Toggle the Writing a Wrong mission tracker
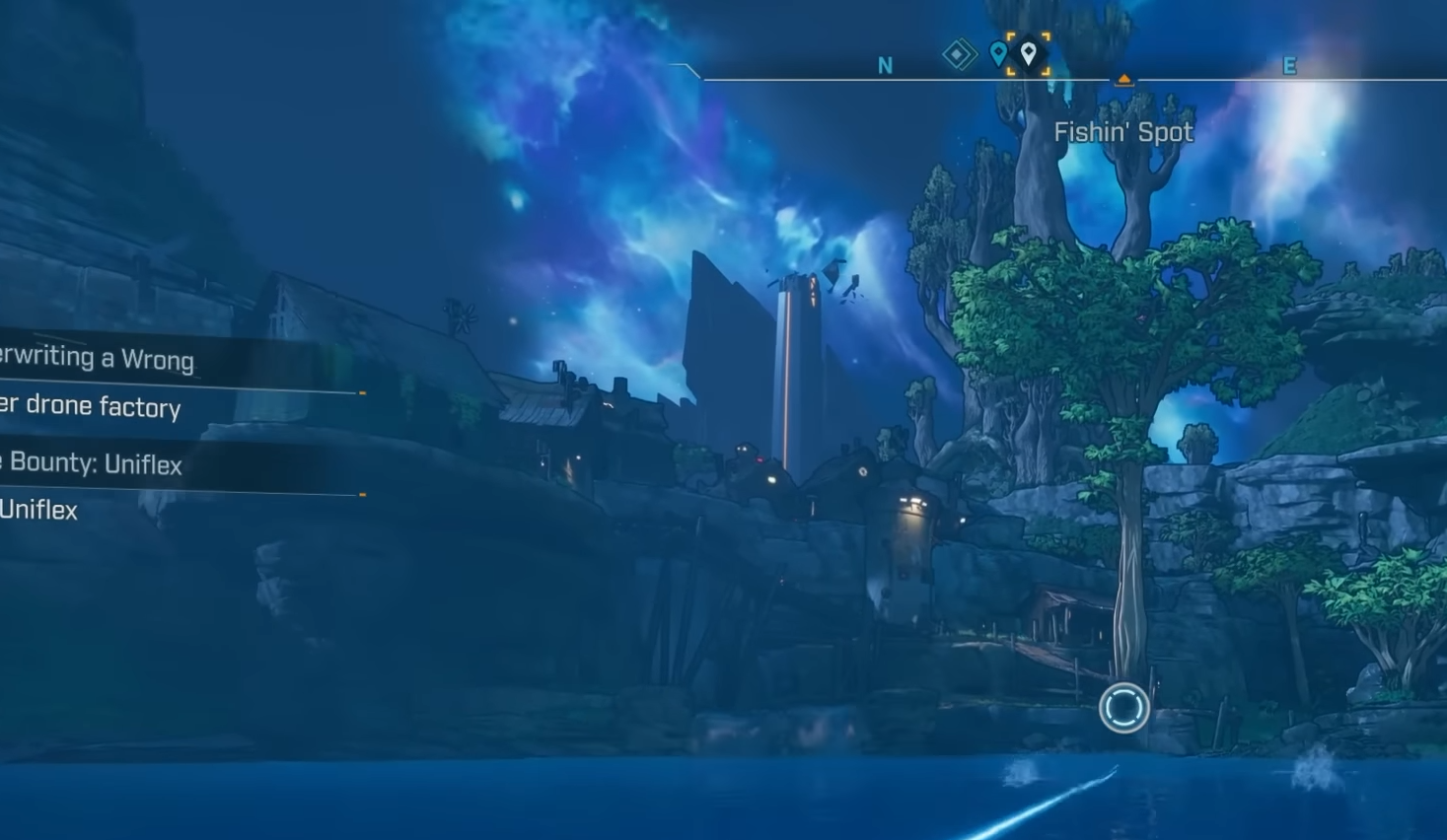 [97, 359]
